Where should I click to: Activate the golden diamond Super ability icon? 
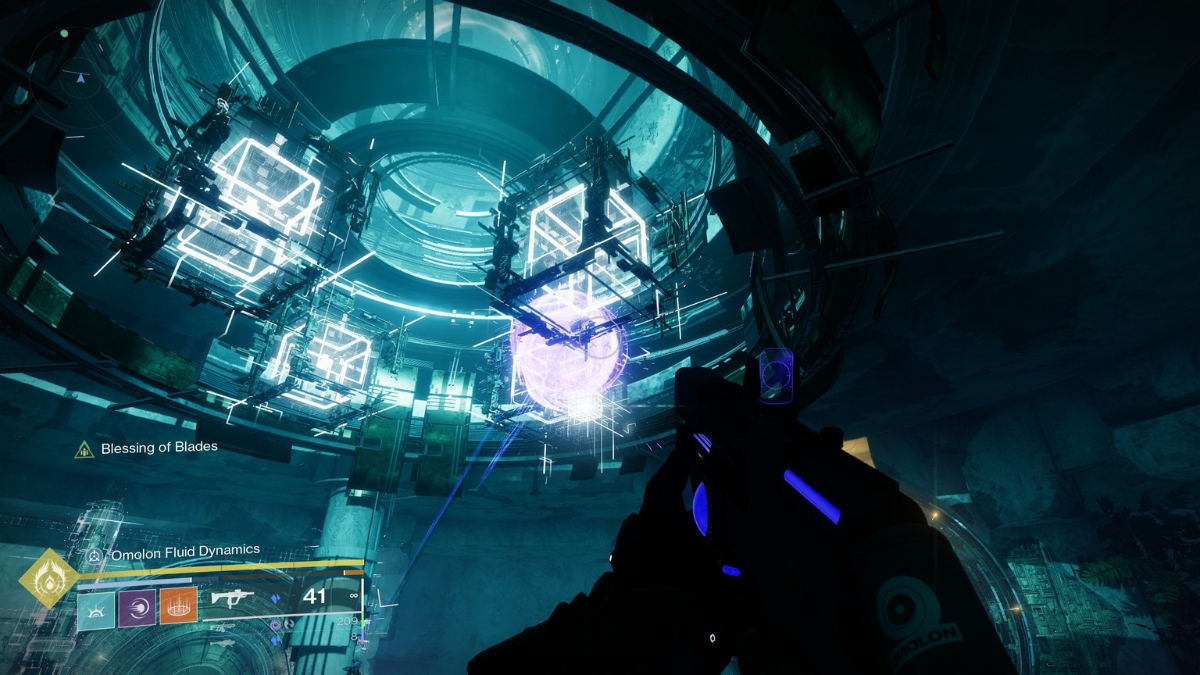click(49, 578)
